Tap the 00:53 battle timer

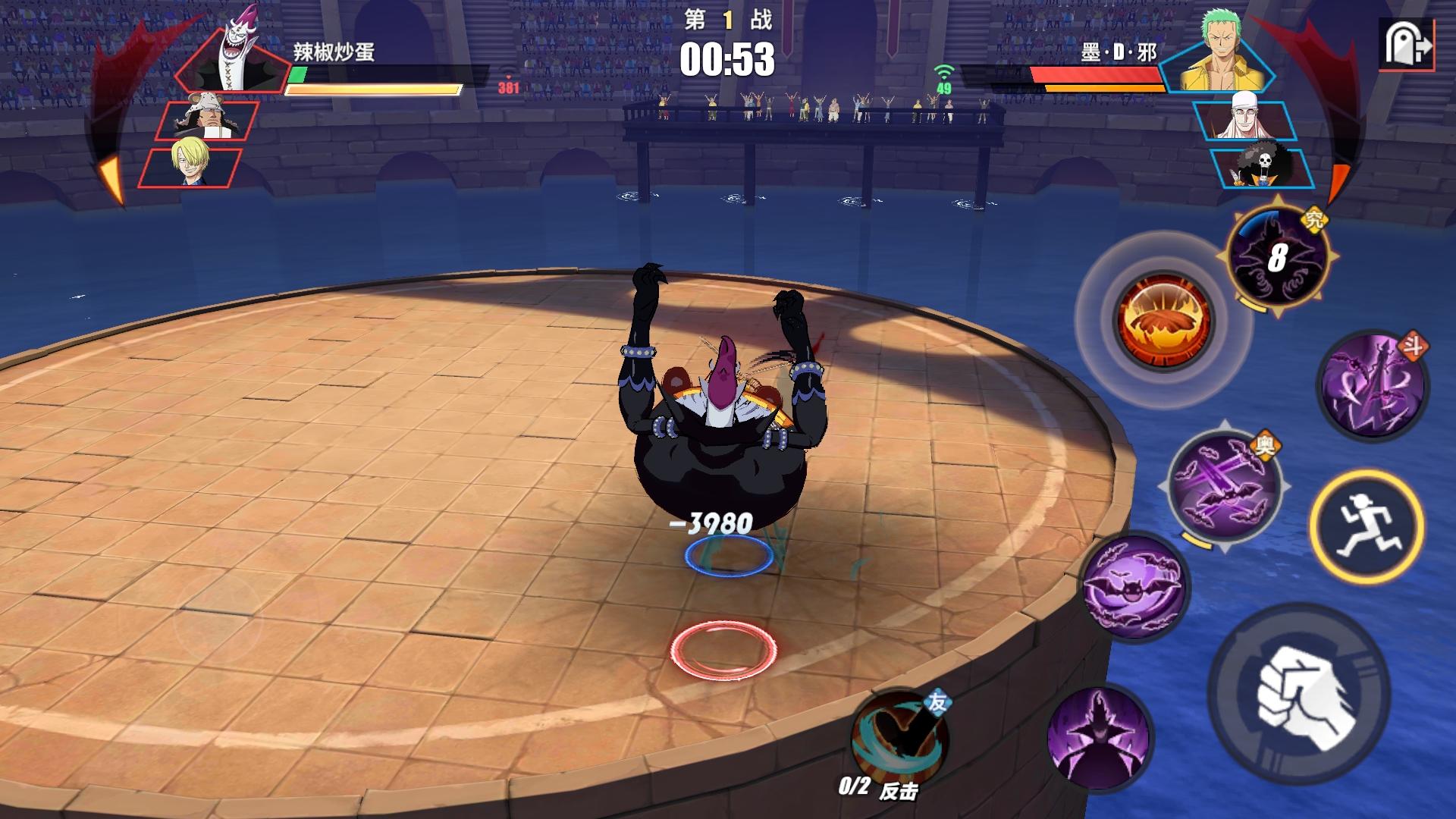(730, 61)
